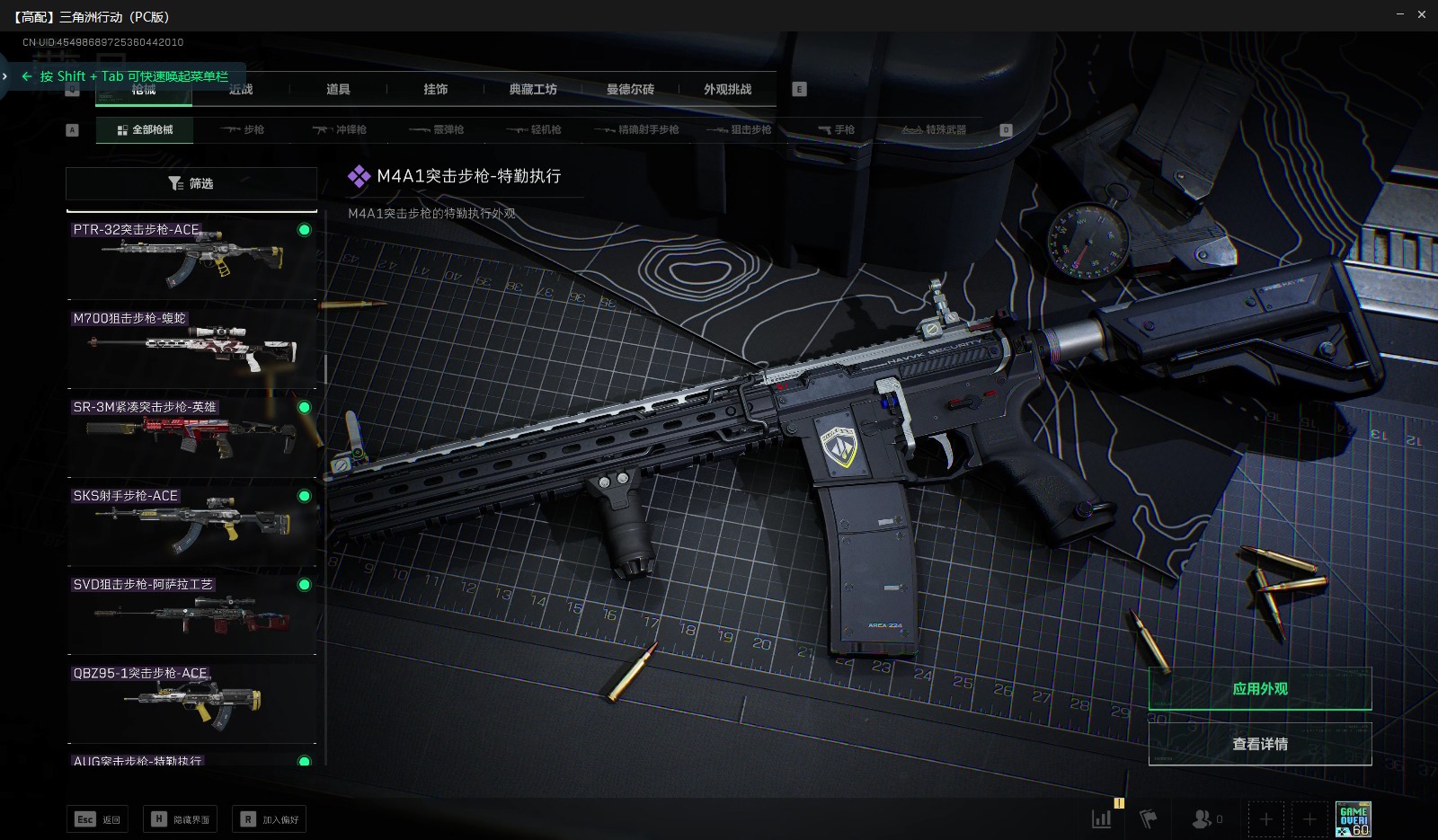The height and width of the screenshot is (840, 1438).
Task: Choose the M700狙击步枪-蝮蛇 skin
Action: tap(191, 345)
